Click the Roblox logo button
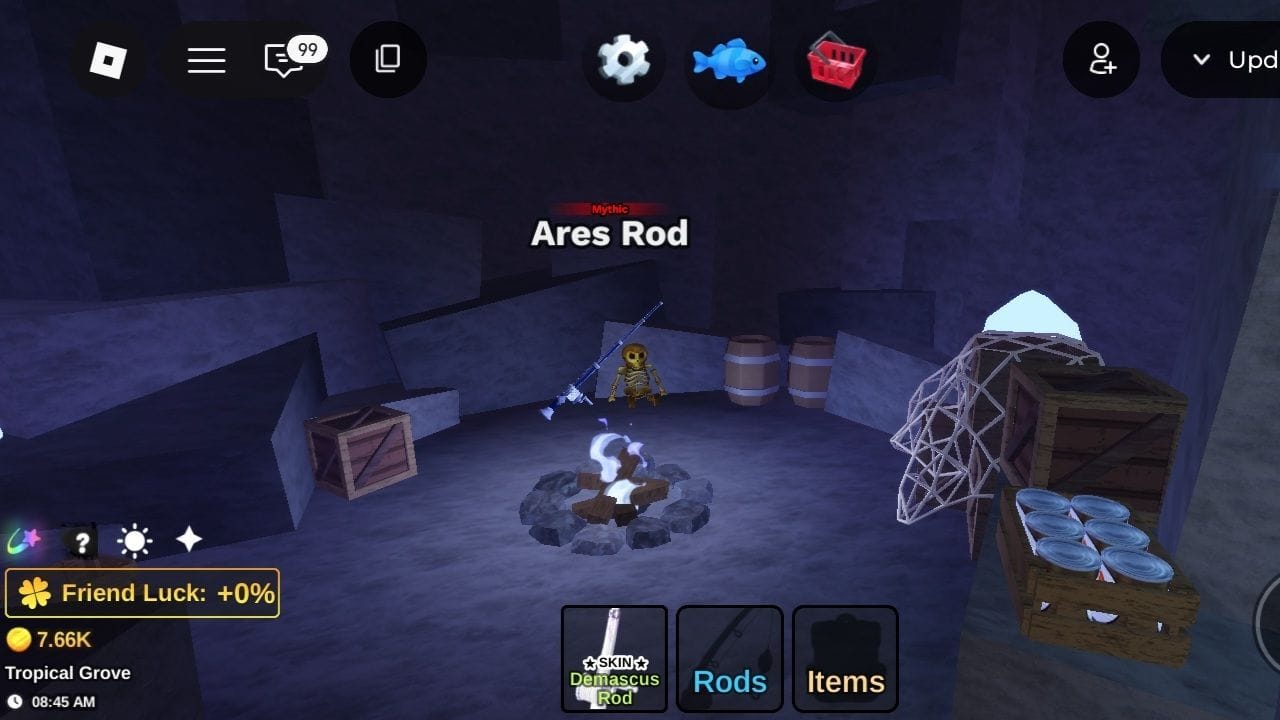Image resolution: width=1280 pixels, height=720 pixels. click(x=110, y=60)
